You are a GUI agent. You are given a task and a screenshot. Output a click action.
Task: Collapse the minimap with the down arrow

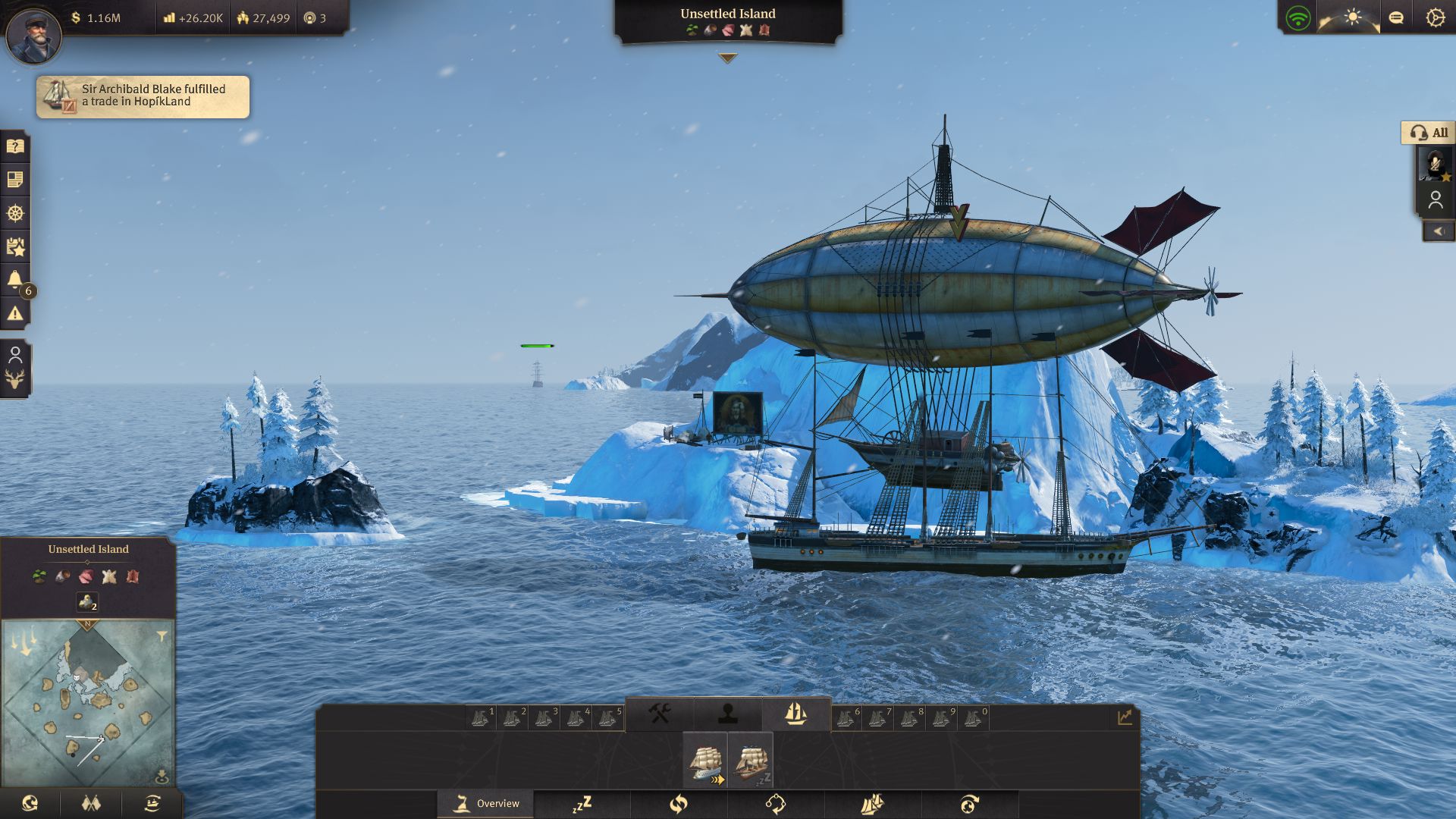point(161,773)
